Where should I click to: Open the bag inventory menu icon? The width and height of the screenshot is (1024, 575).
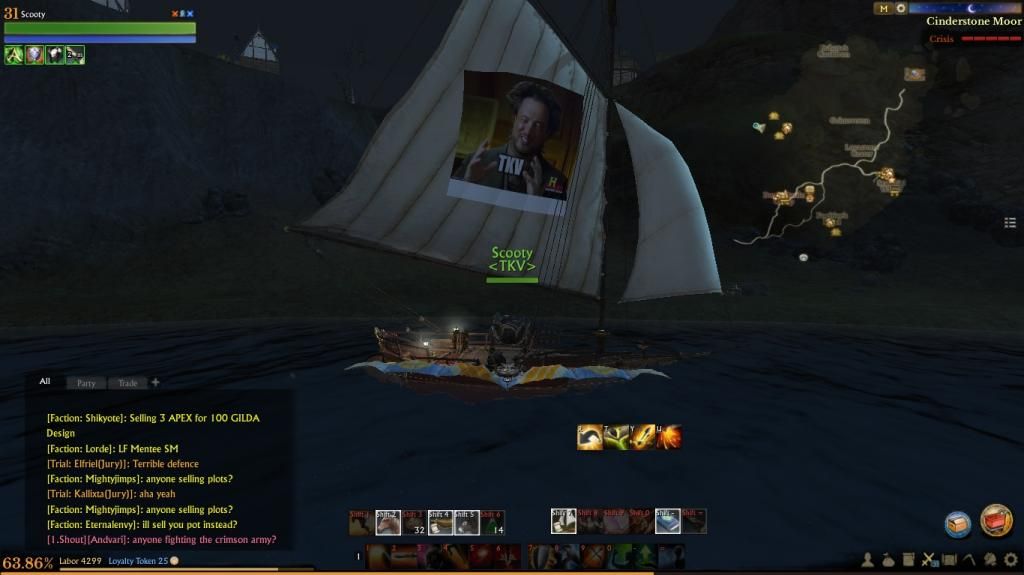[x=888, y=560]
